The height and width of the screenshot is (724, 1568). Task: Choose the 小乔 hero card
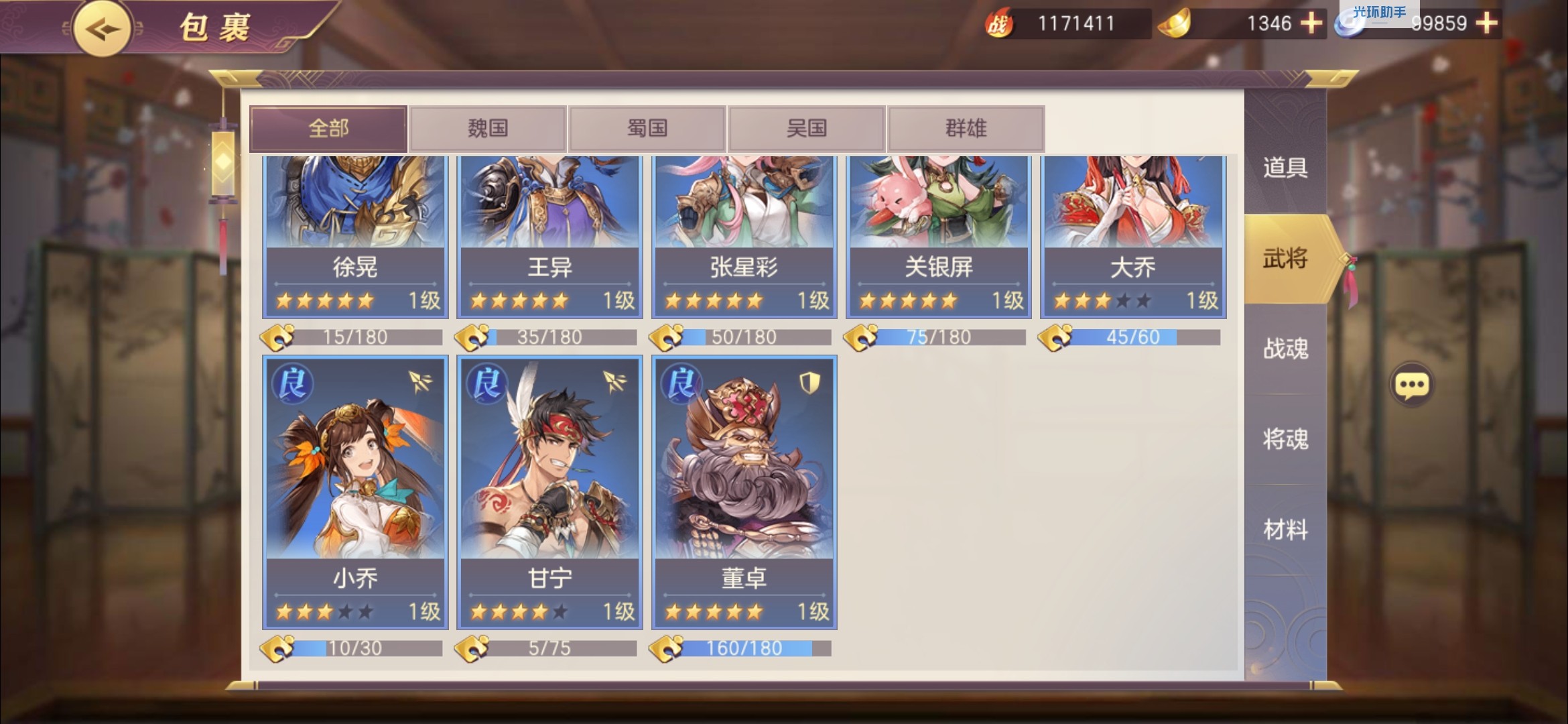click(x=355, y=493)
